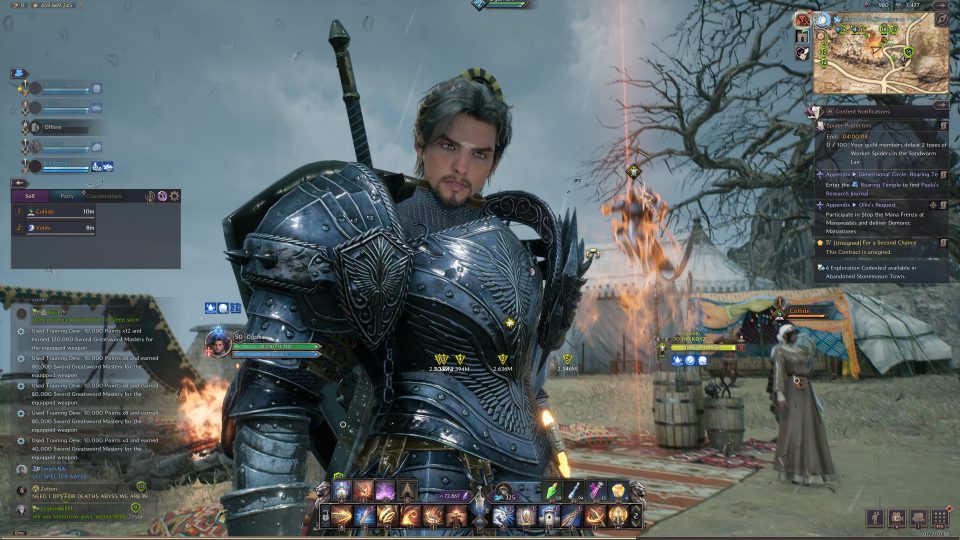Use the yellow gem consumable slot

[618, 490]
